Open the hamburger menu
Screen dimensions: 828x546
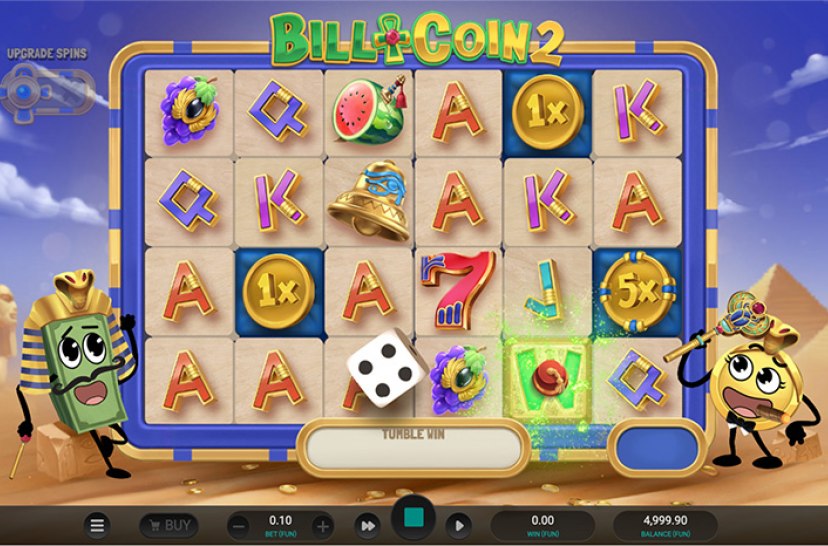point(97,525)
